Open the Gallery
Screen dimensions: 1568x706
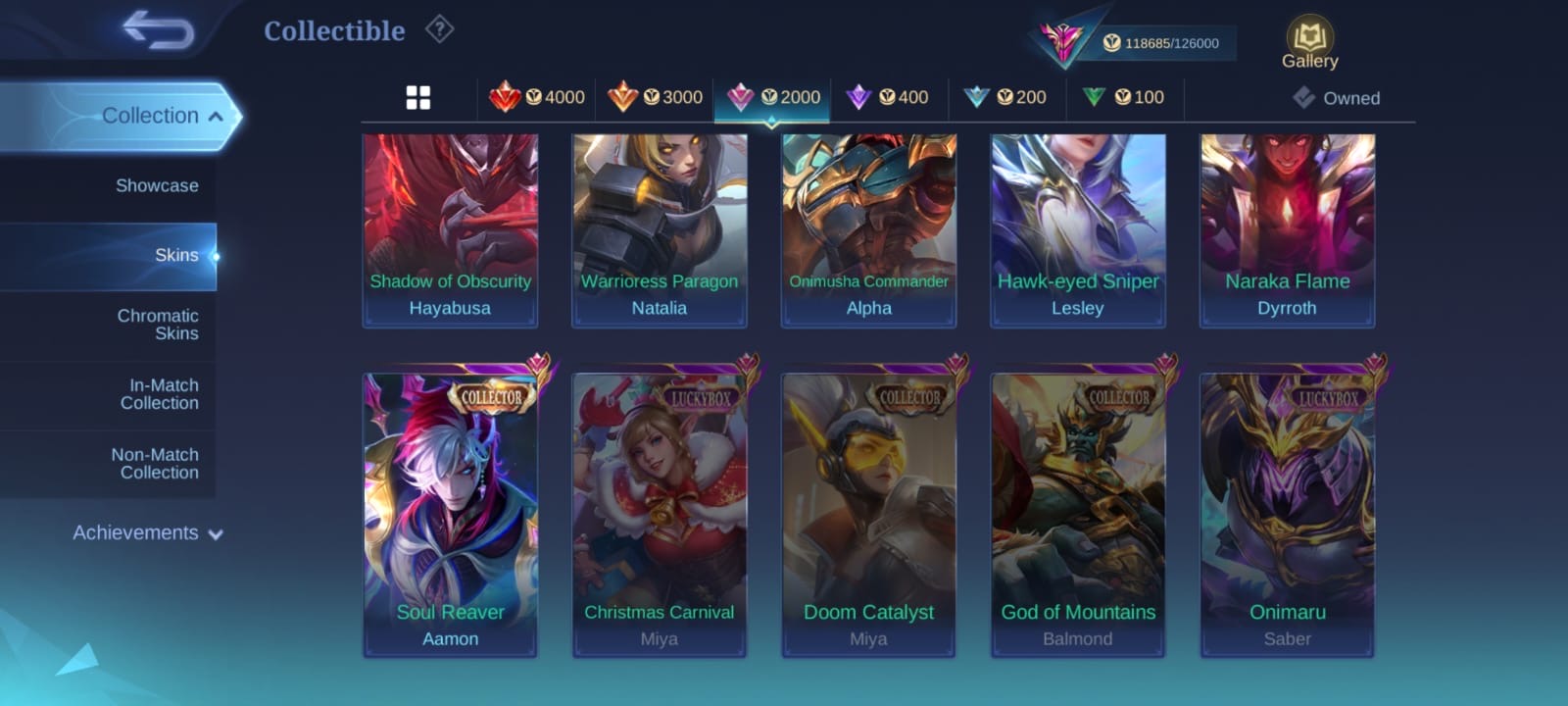click(1309, 44)
